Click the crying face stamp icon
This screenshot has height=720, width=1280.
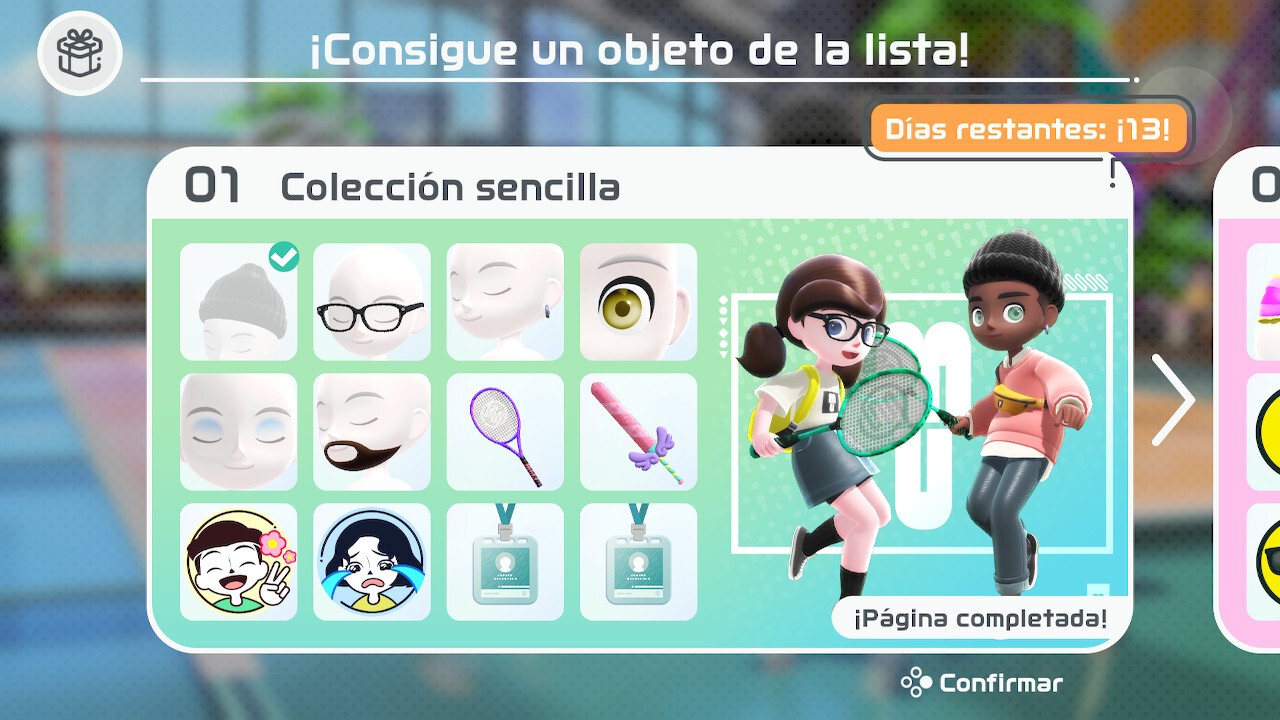point(371,563)
